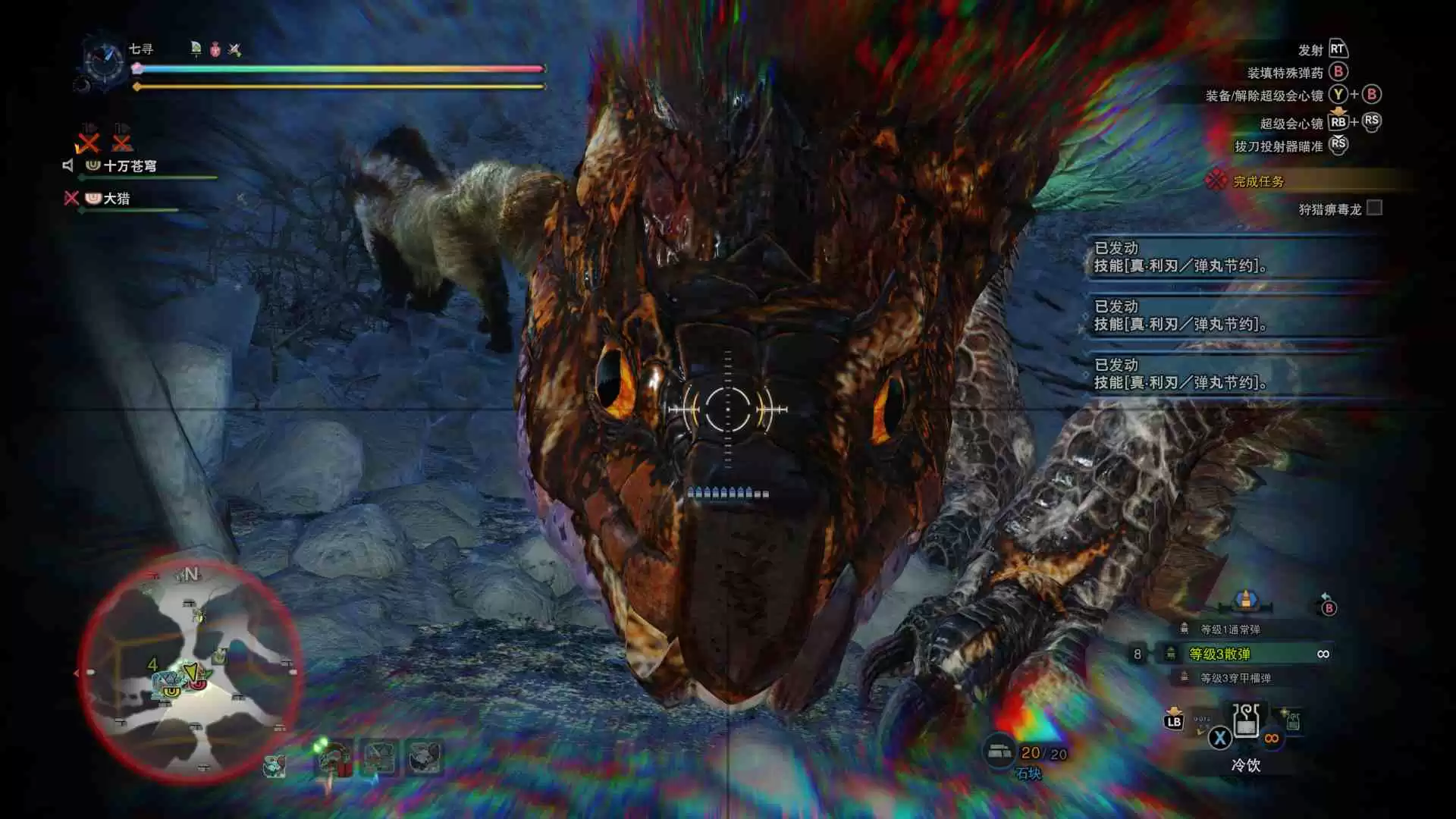Image resolution: width=1456 pixels, height=819 pixels.
Task: Select party member 十万苍穹
Action: (130, 166)
